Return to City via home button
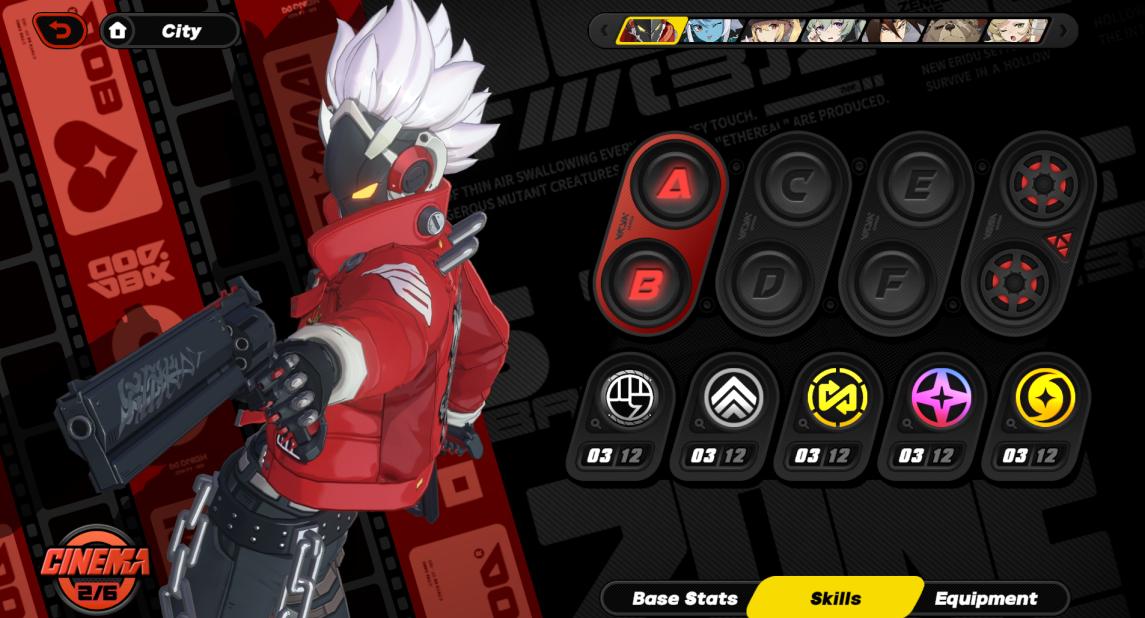This screenshot has width=1145, height=618. (170, 31)
